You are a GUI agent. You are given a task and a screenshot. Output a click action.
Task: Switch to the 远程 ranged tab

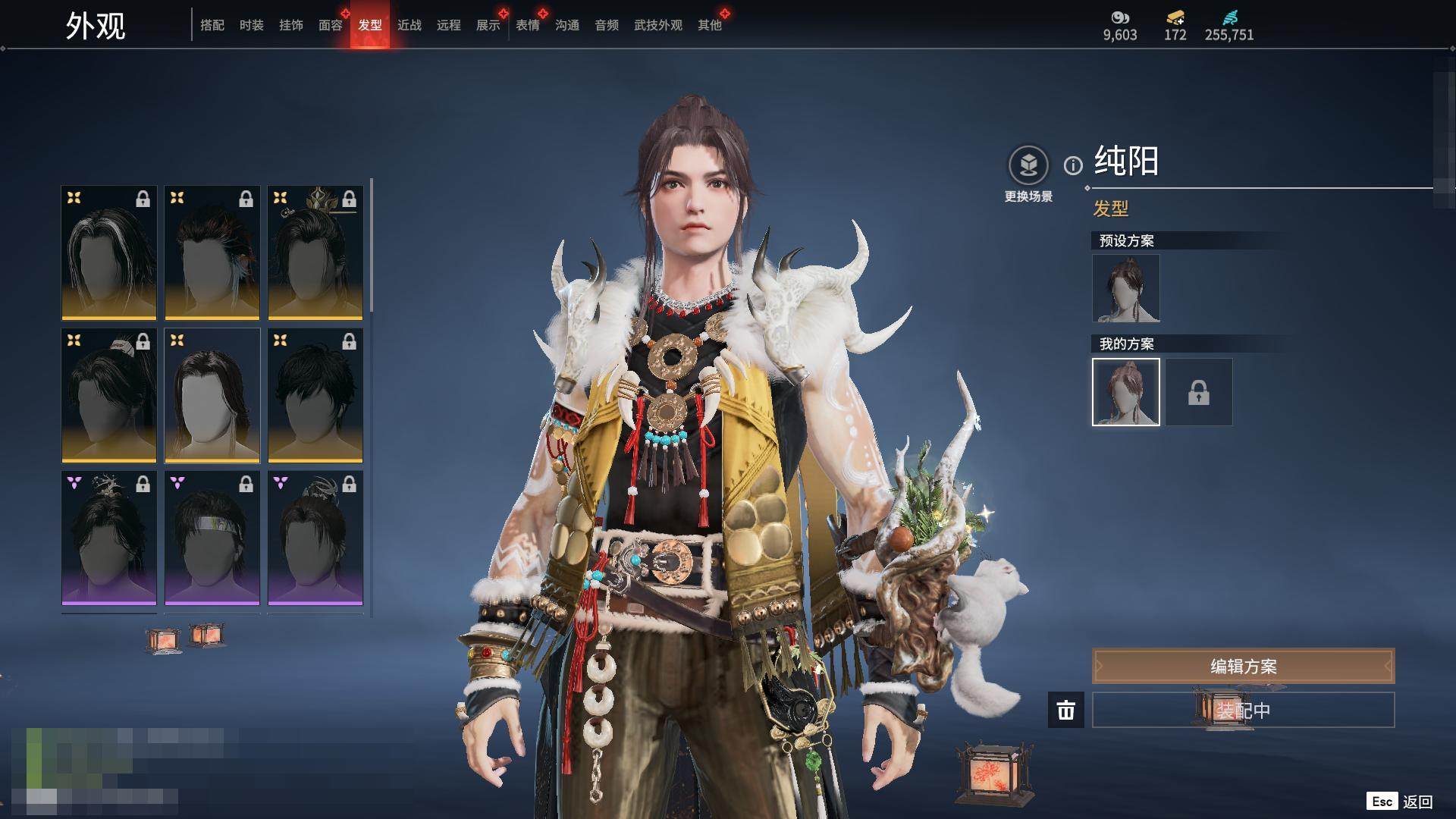(x=449, y=25)
